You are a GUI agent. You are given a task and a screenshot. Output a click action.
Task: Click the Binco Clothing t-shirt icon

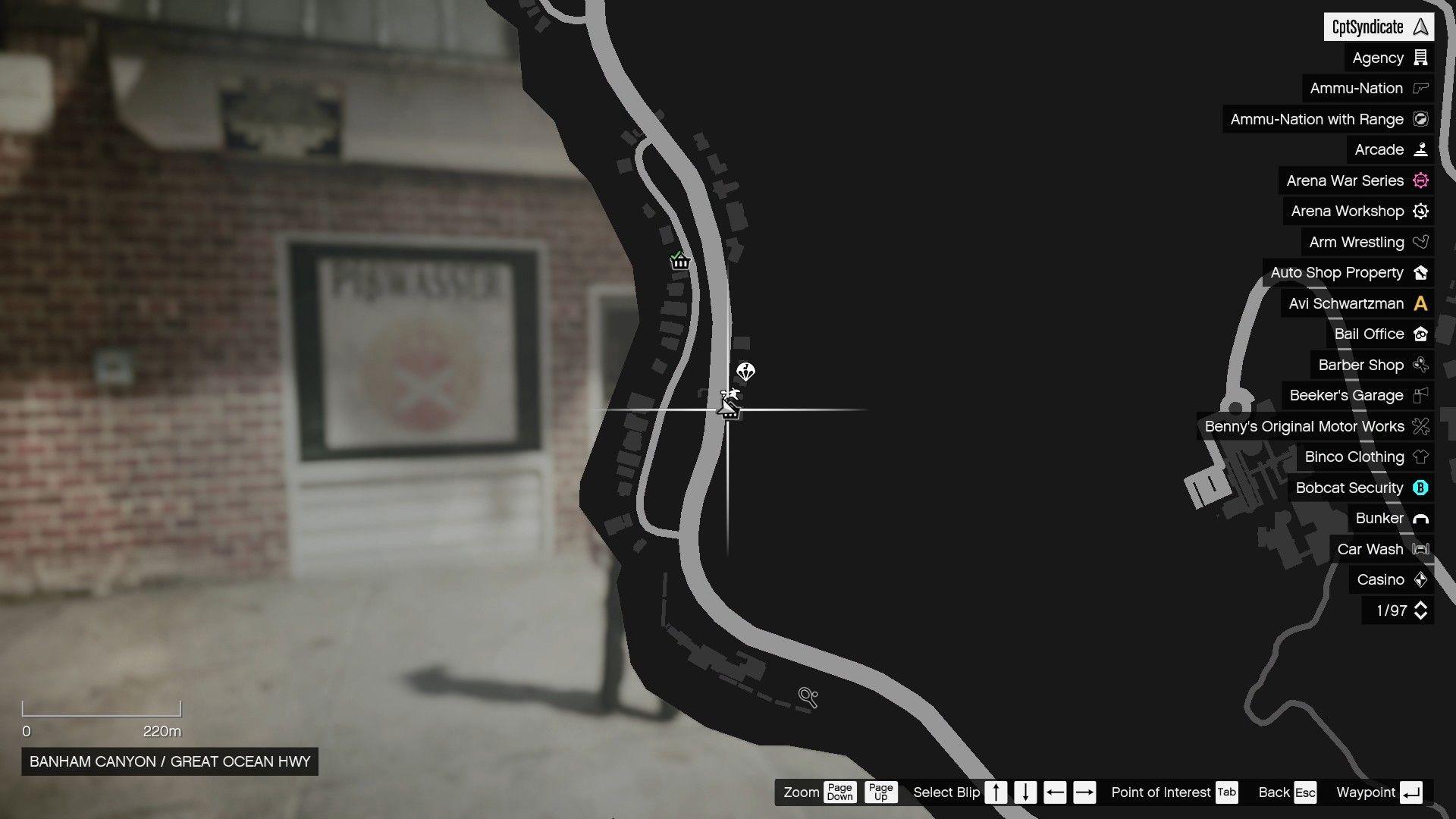[1420, 457]
